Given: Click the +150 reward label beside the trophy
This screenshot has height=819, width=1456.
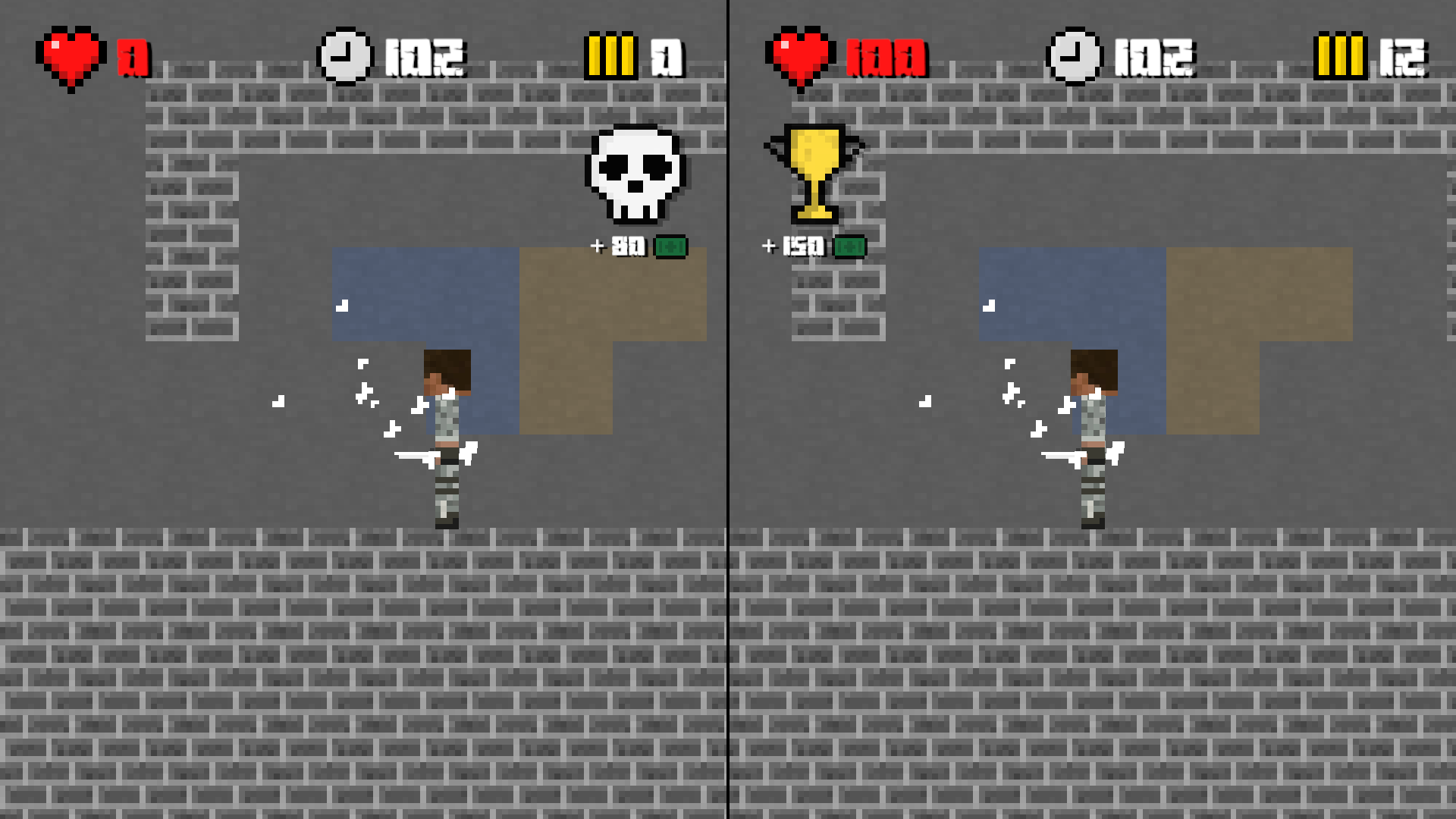Looking at the screenshot, I should (x=794, y=244).
